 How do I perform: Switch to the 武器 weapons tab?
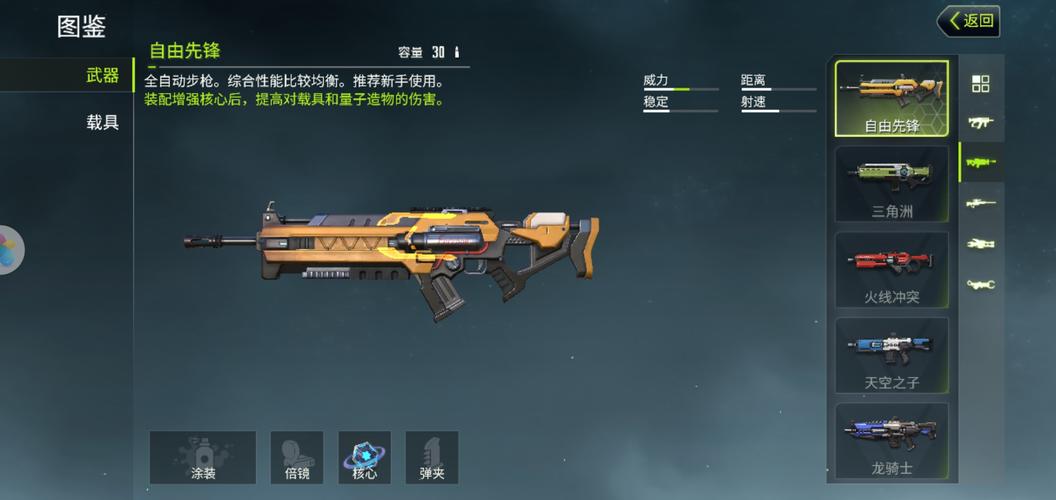(x=102, y=76)
